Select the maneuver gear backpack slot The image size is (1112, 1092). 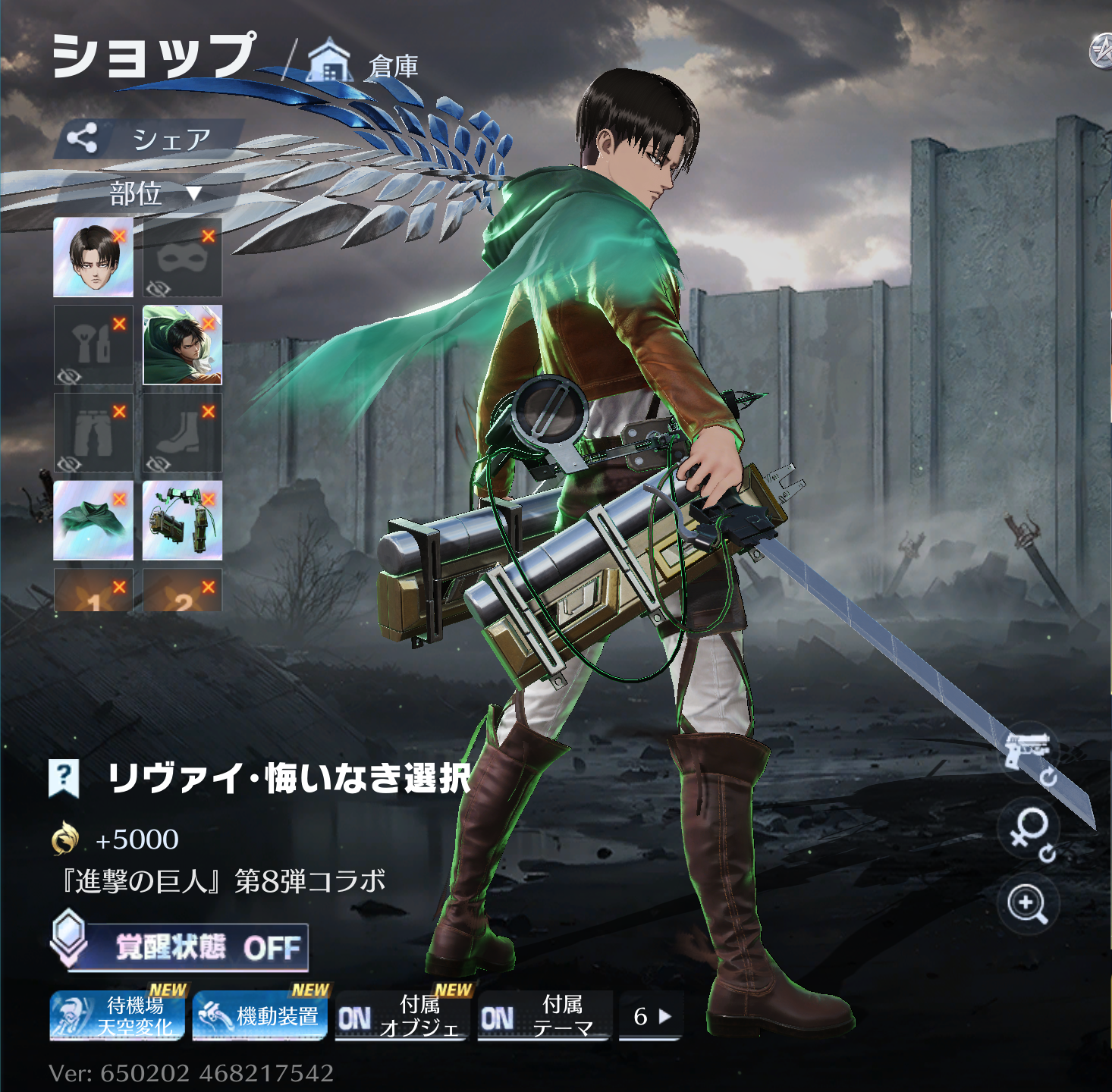(x=182, y=520)
